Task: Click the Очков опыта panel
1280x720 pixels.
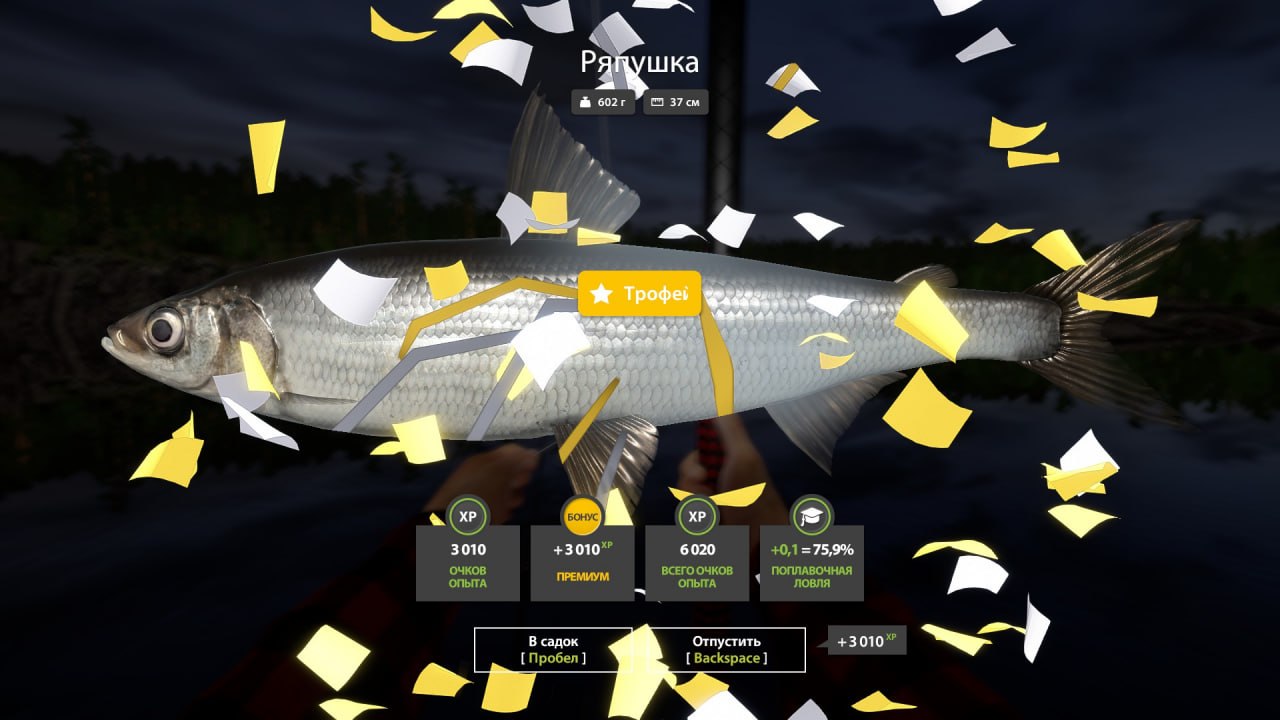Action: [467, 563]
